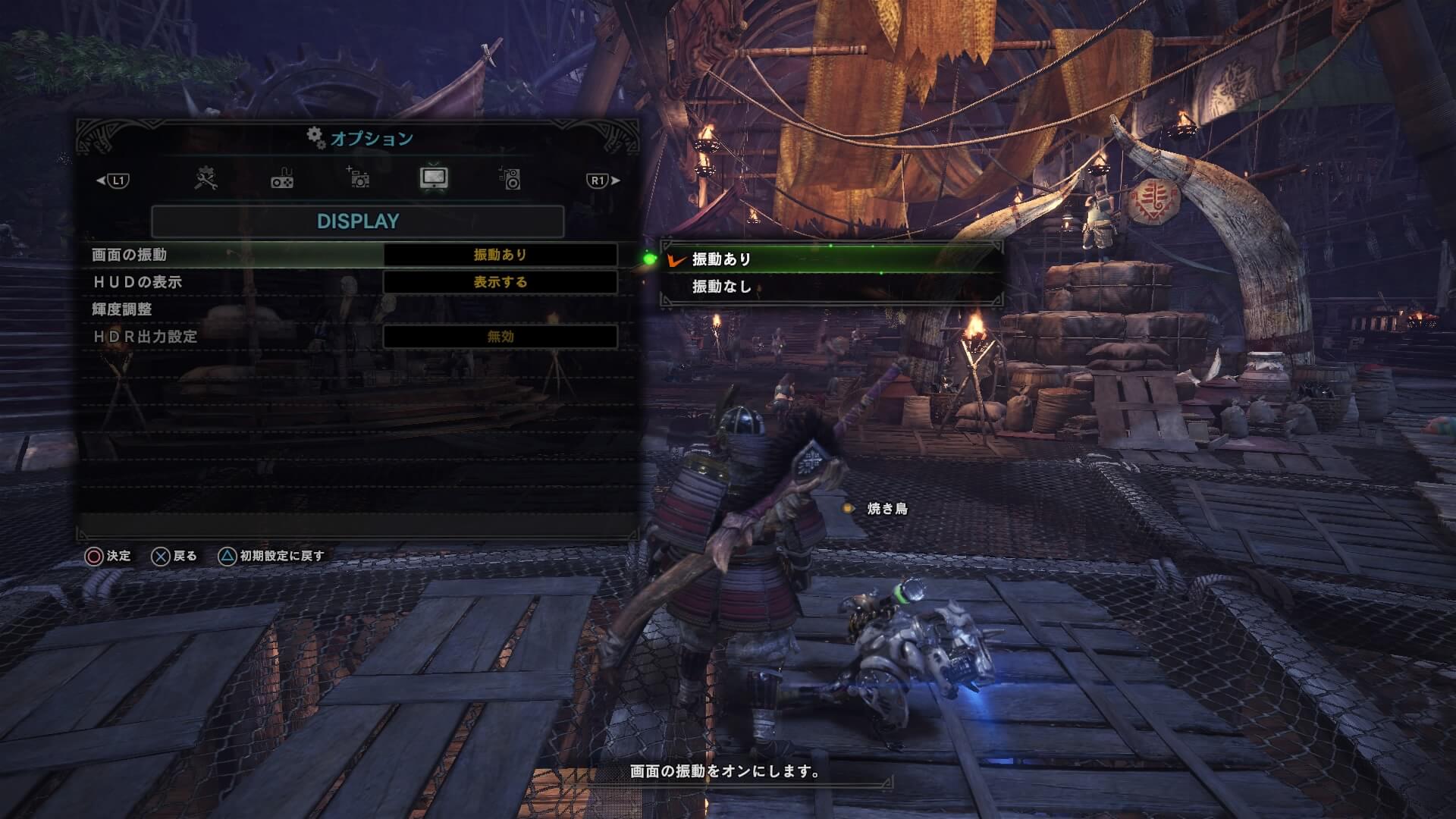Select the display monitor tab

[434, 178]
